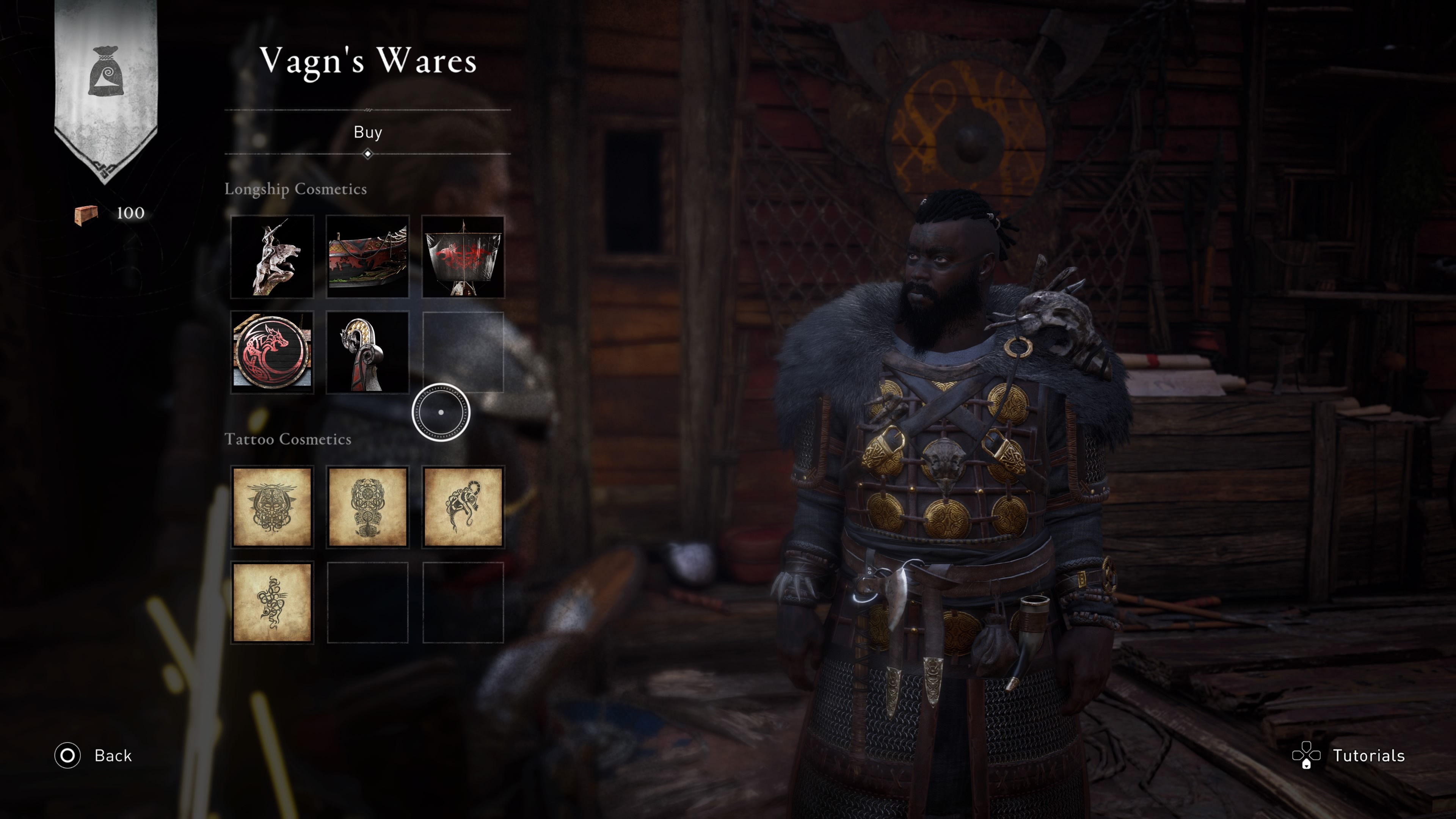Select the controller icon beside Tutorials
The height and width of the screenshot is (819, 1456).
pos(1307,756)
